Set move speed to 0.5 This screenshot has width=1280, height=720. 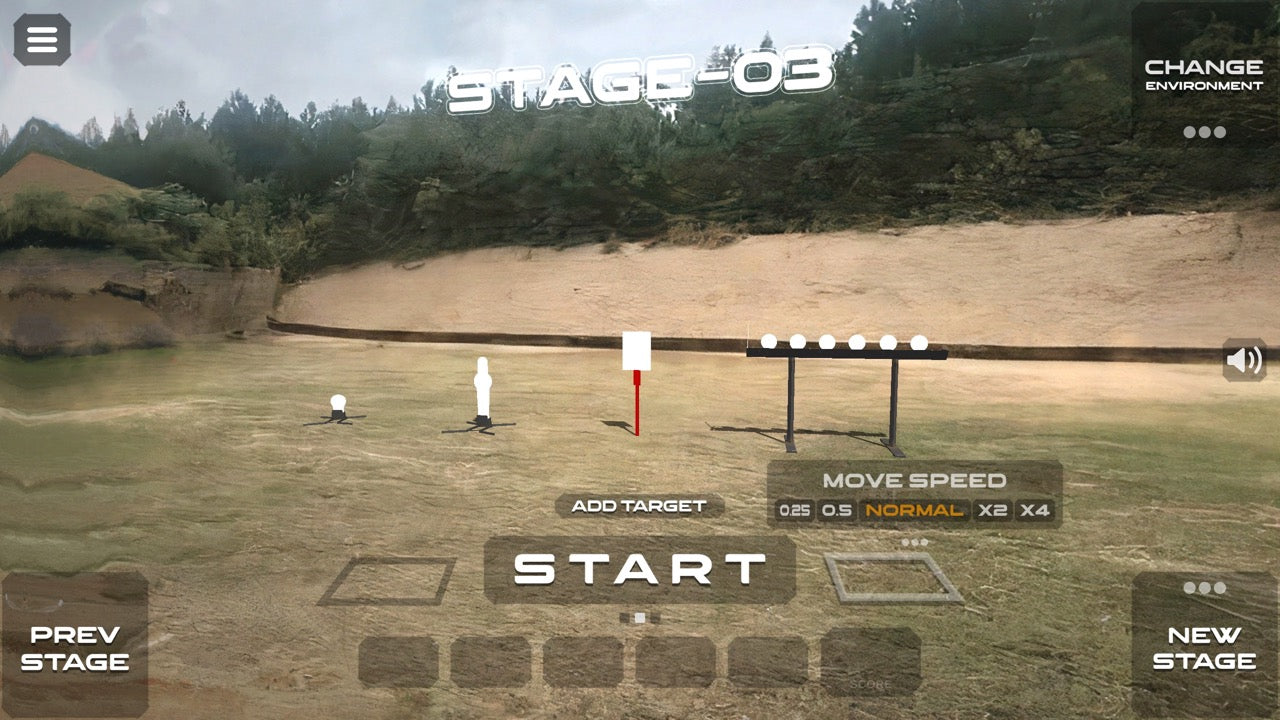[837, 511]
